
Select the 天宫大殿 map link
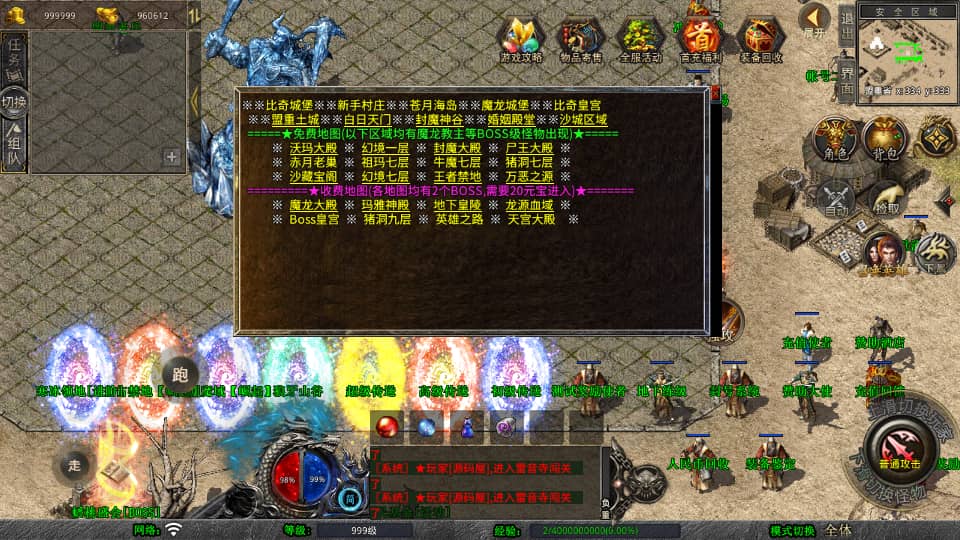(x=530, y=219)
